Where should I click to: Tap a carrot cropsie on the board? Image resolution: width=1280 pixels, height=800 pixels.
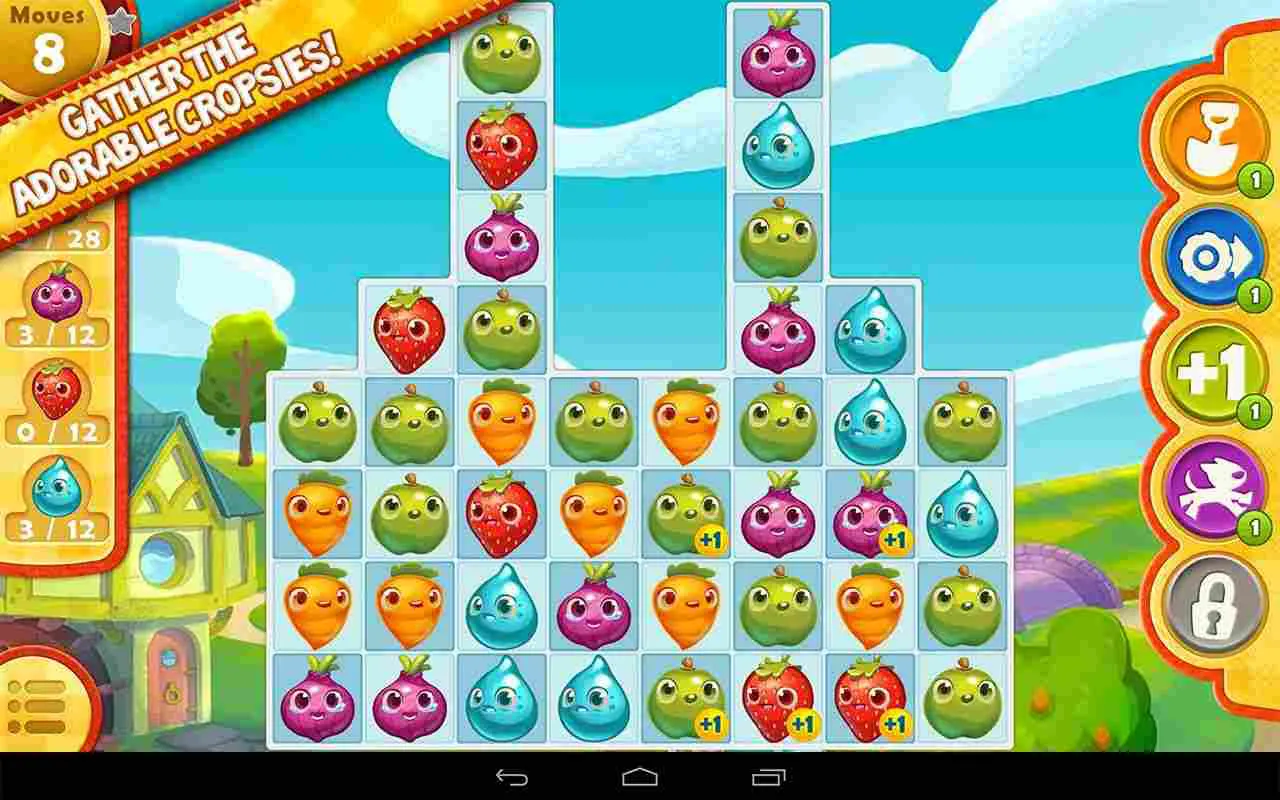pos(503,420)
